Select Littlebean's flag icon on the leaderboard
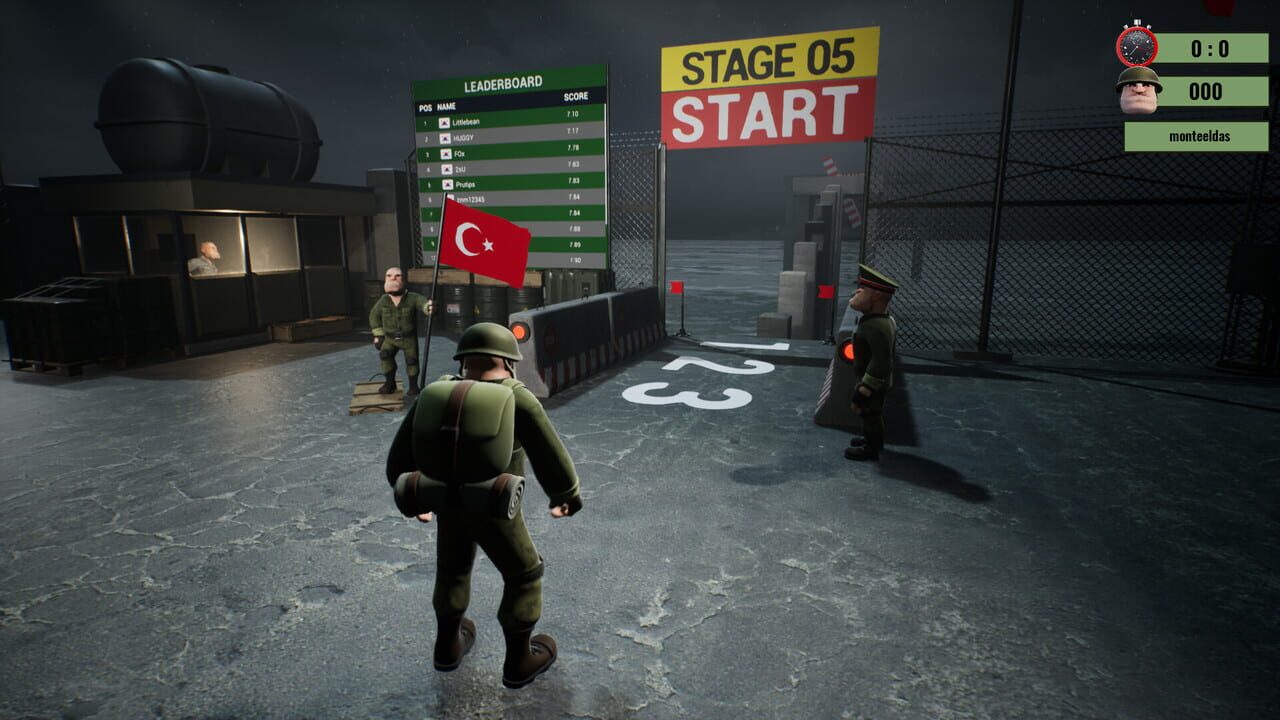Screen dimensions: 1280x720 tap(444, 122)
